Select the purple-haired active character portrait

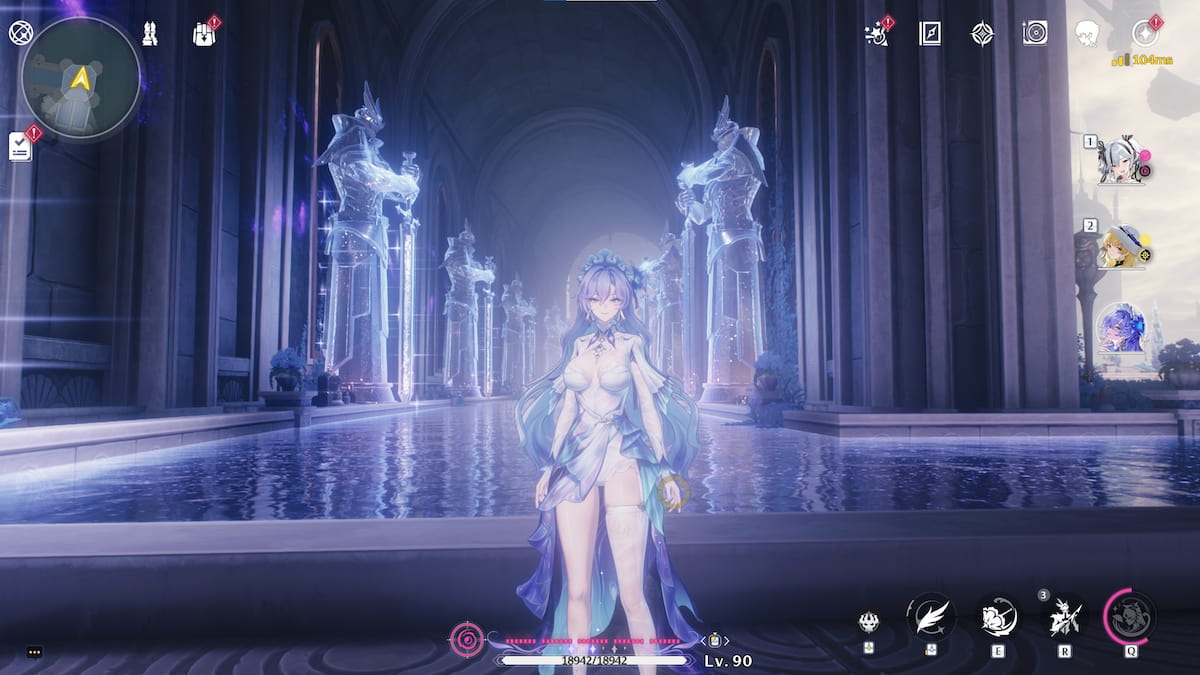tap(1120, 328)
